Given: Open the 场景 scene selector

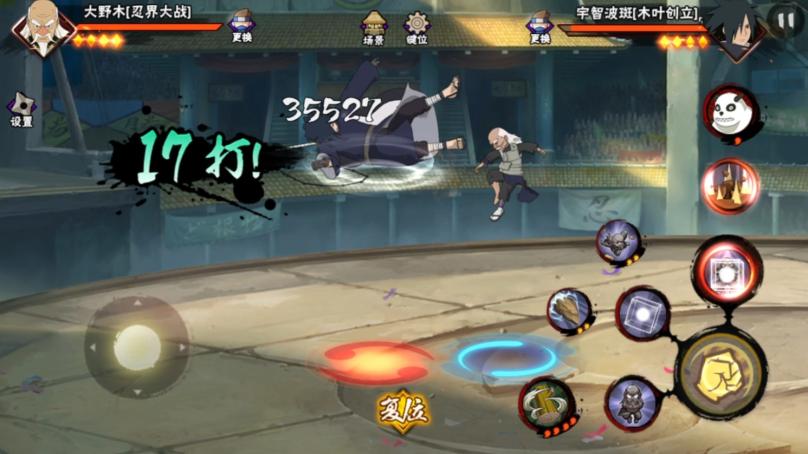Looking at the screenshot, I should pyautogui.click(x=374, y=26).
